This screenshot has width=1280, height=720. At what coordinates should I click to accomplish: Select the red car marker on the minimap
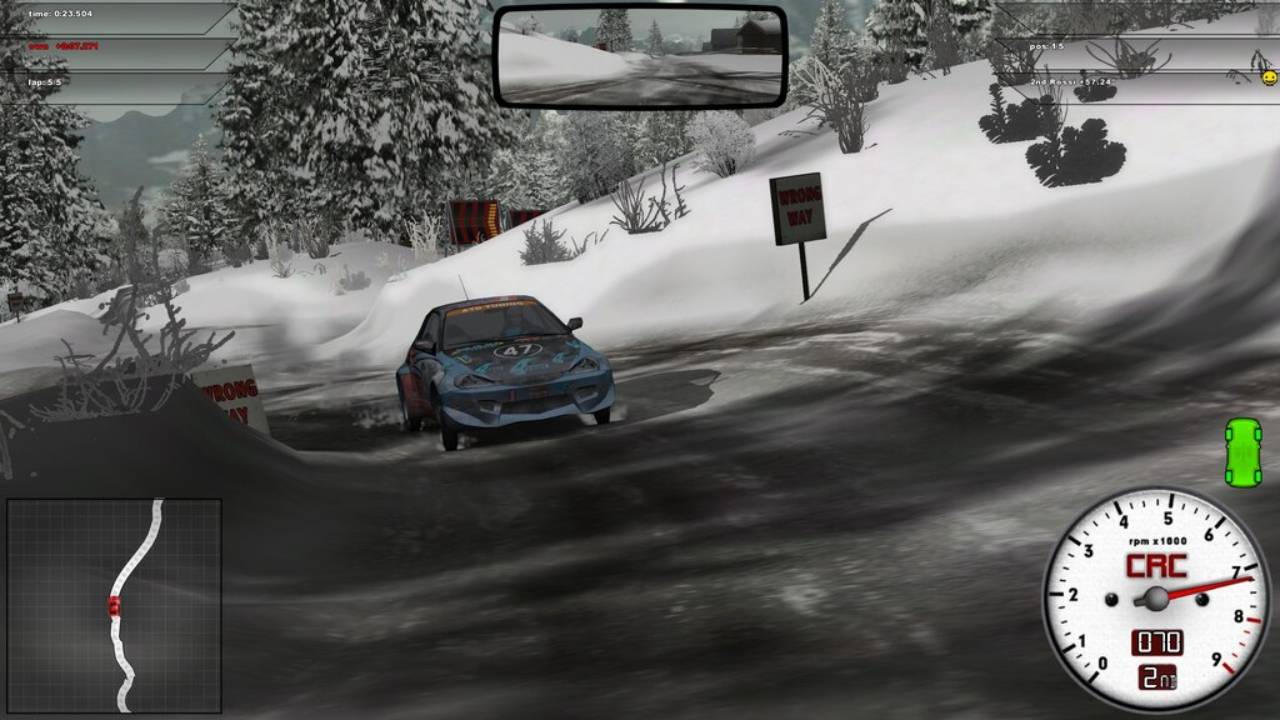[114, 606]
